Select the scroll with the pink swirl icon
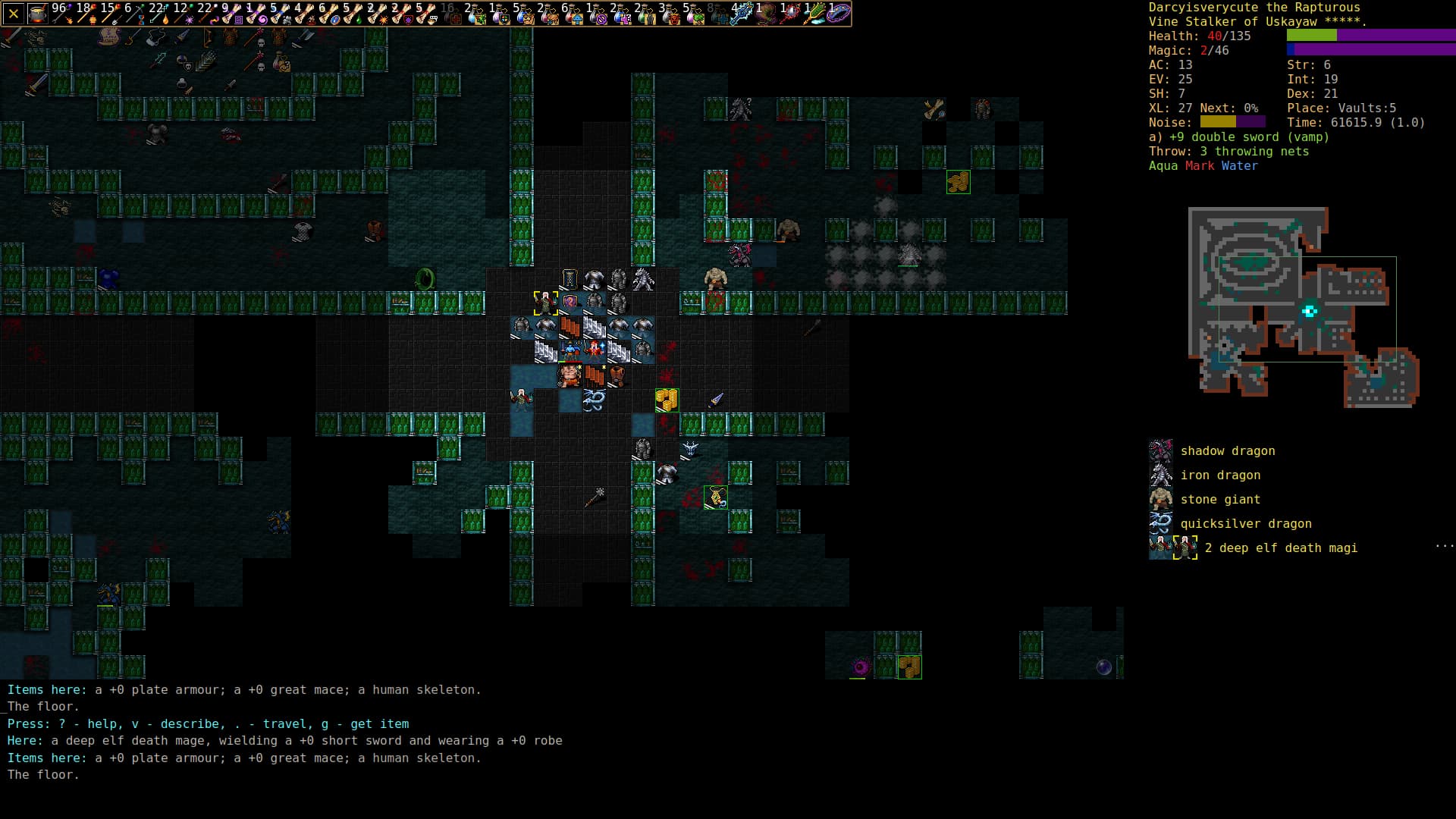Viewport: 1456px width, 819px height. point(256,14)
